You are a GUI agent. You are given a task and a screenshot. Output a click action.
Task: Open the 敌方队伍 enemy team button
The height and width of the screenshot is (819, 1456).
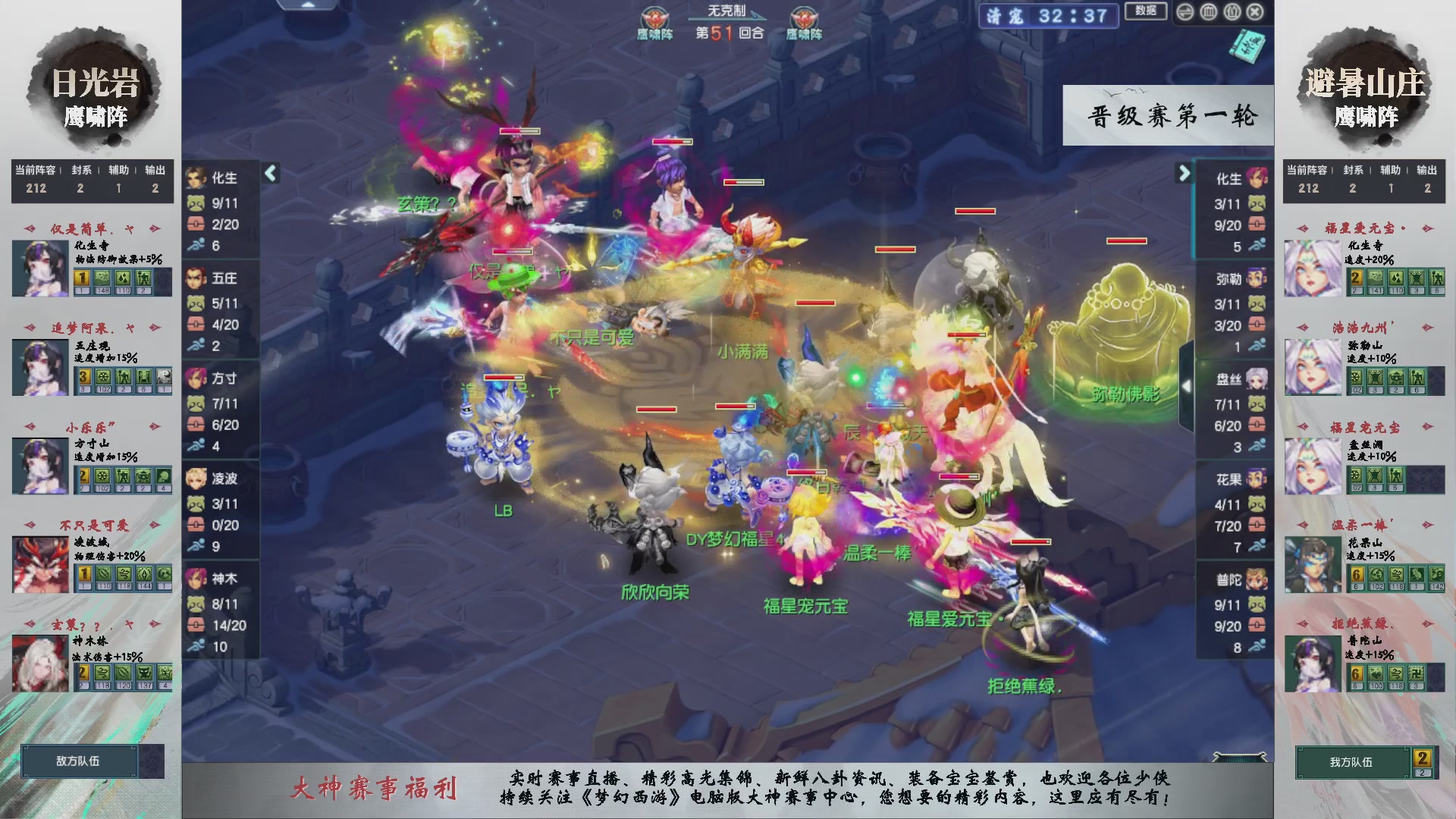click(78, 761)
